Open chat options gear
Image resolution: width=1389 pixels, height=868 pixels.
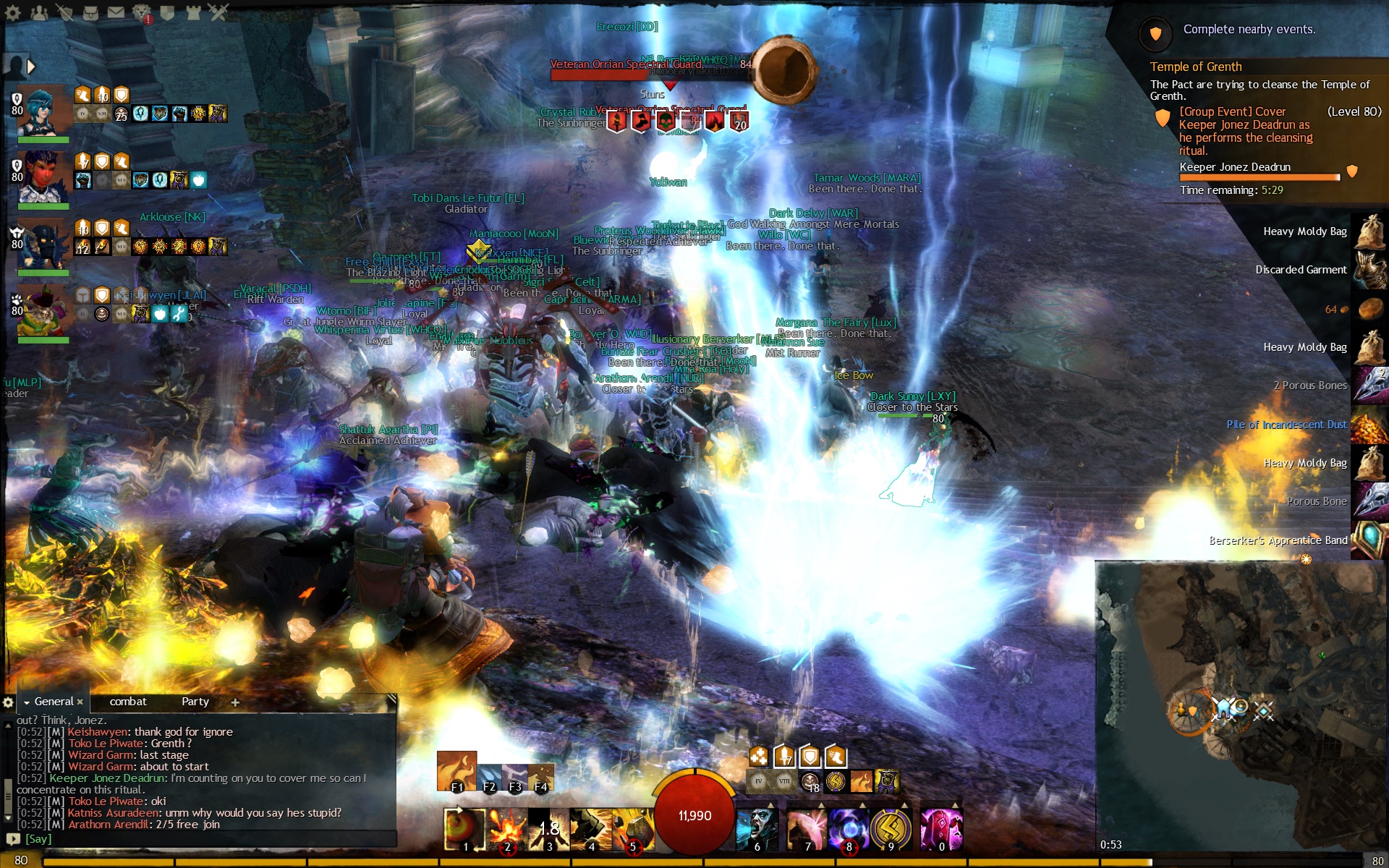8,702
